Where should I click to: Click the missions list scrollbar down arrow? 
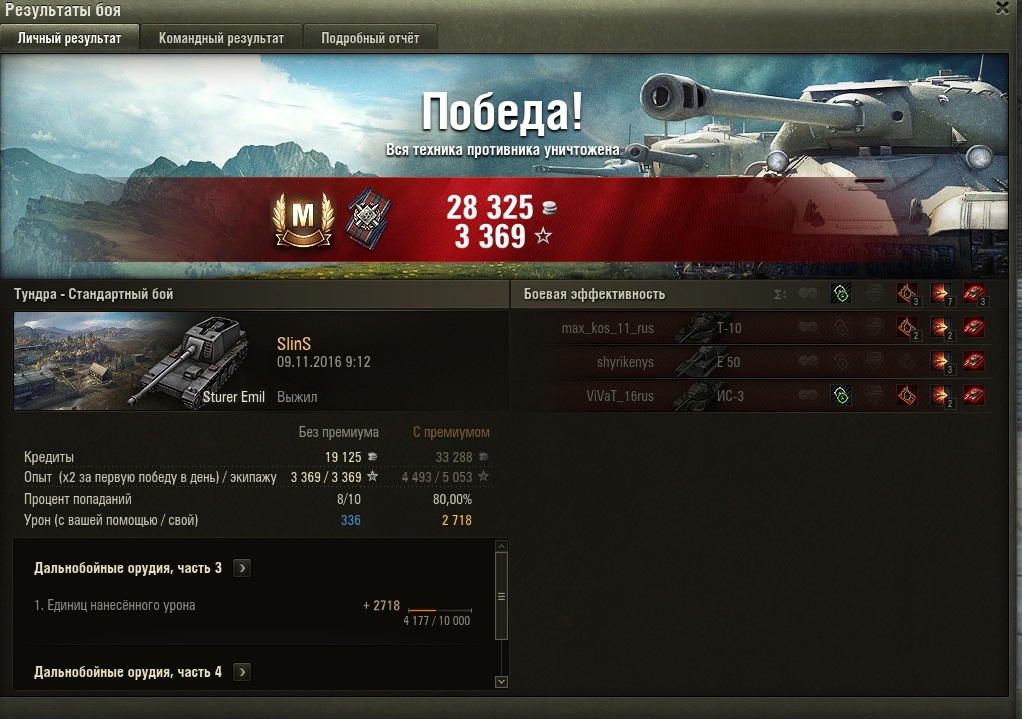click(502, 681)
